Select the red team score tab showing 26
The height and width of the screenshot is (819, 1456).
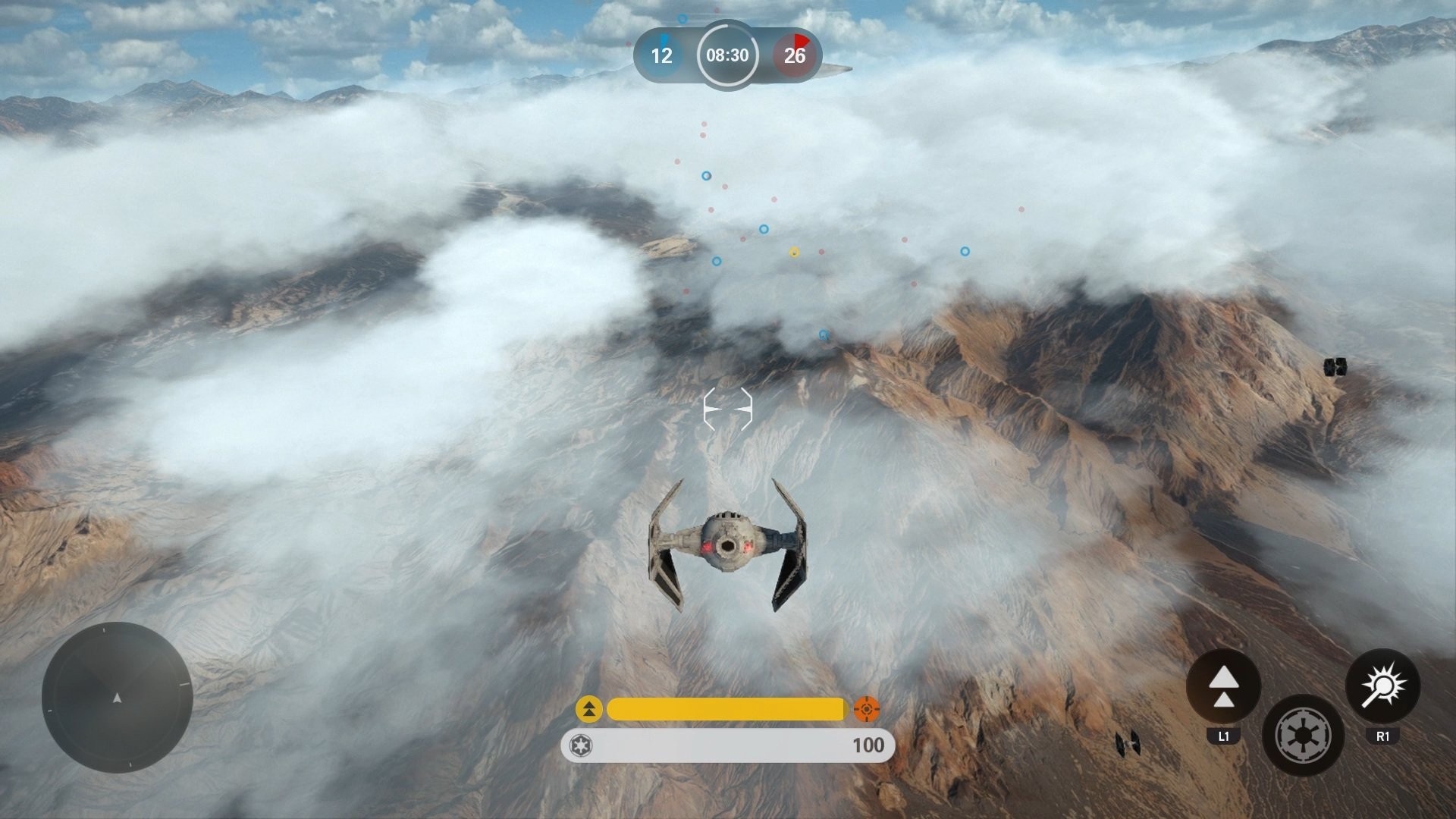[793, 55]
